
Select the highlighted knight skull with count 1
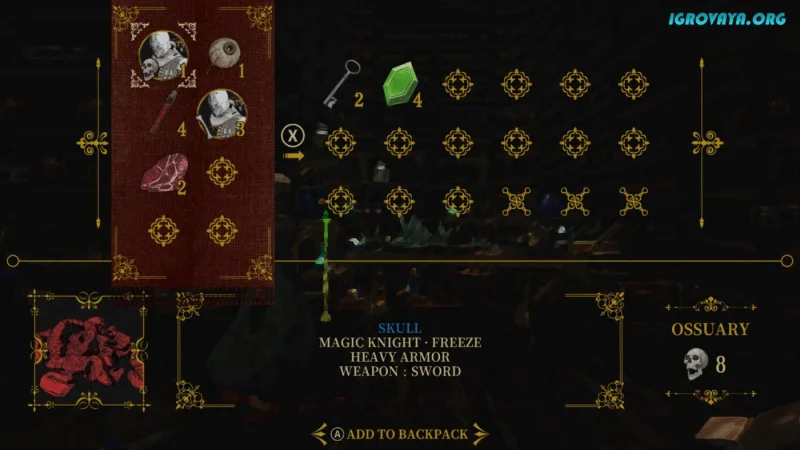pos(160,56)
